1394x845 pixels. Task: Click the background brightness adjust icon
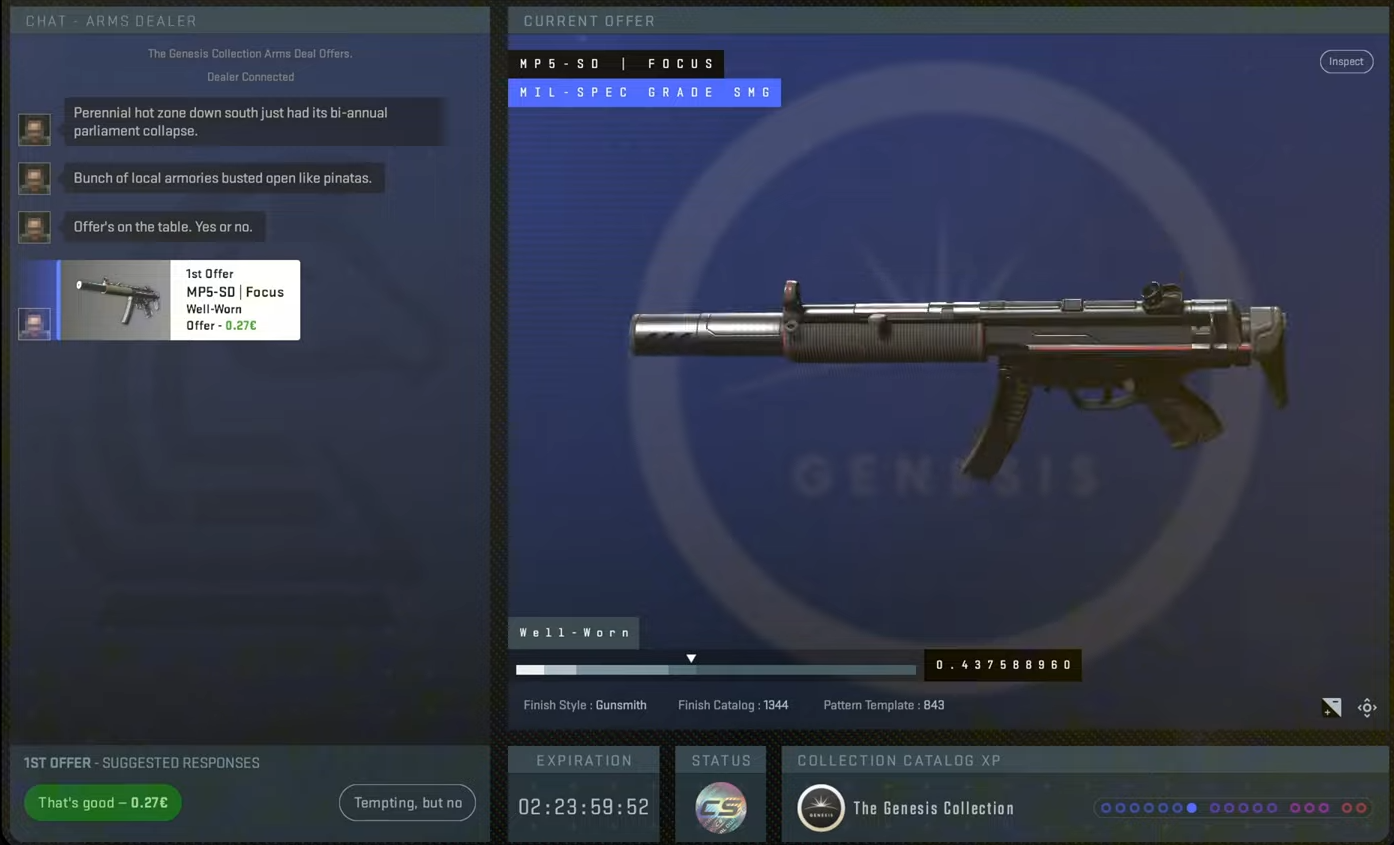1331,707
